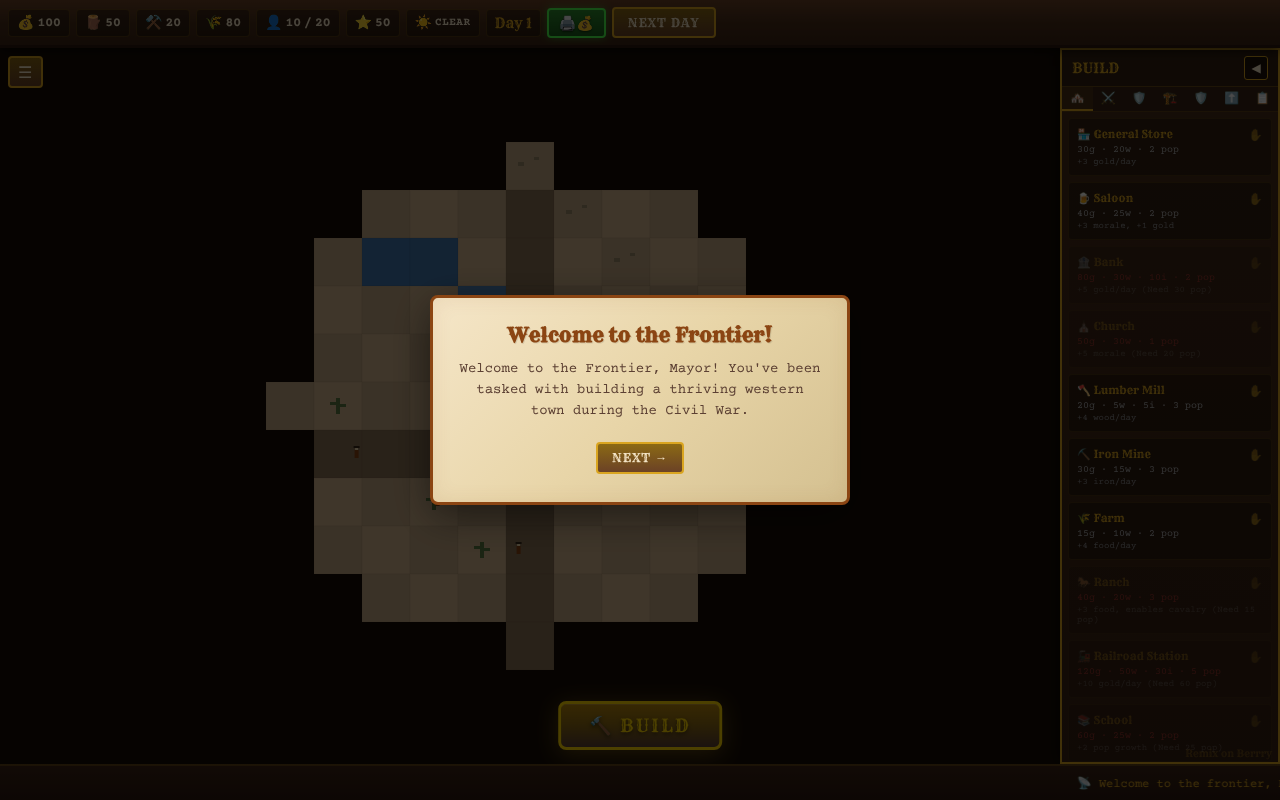Click the NEXT arrow in welcome dialog
The width and height of the screenshot is (1280, 800).
pos(640,458)
